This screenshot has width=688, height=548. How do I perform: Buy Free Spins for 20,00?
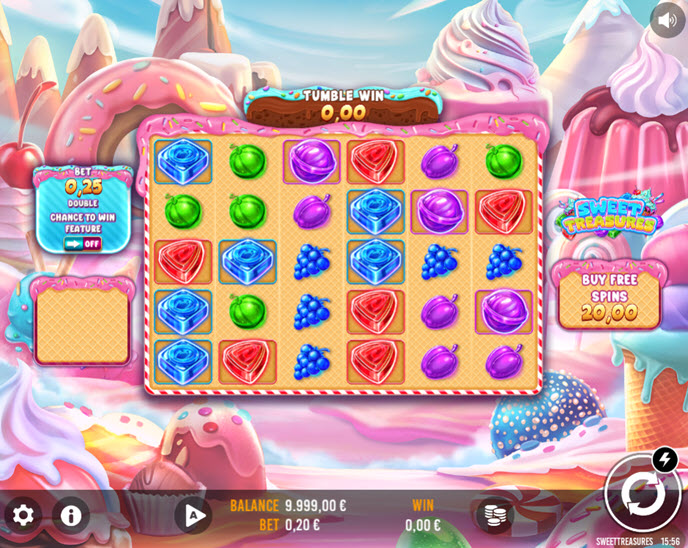coord(610,296)
